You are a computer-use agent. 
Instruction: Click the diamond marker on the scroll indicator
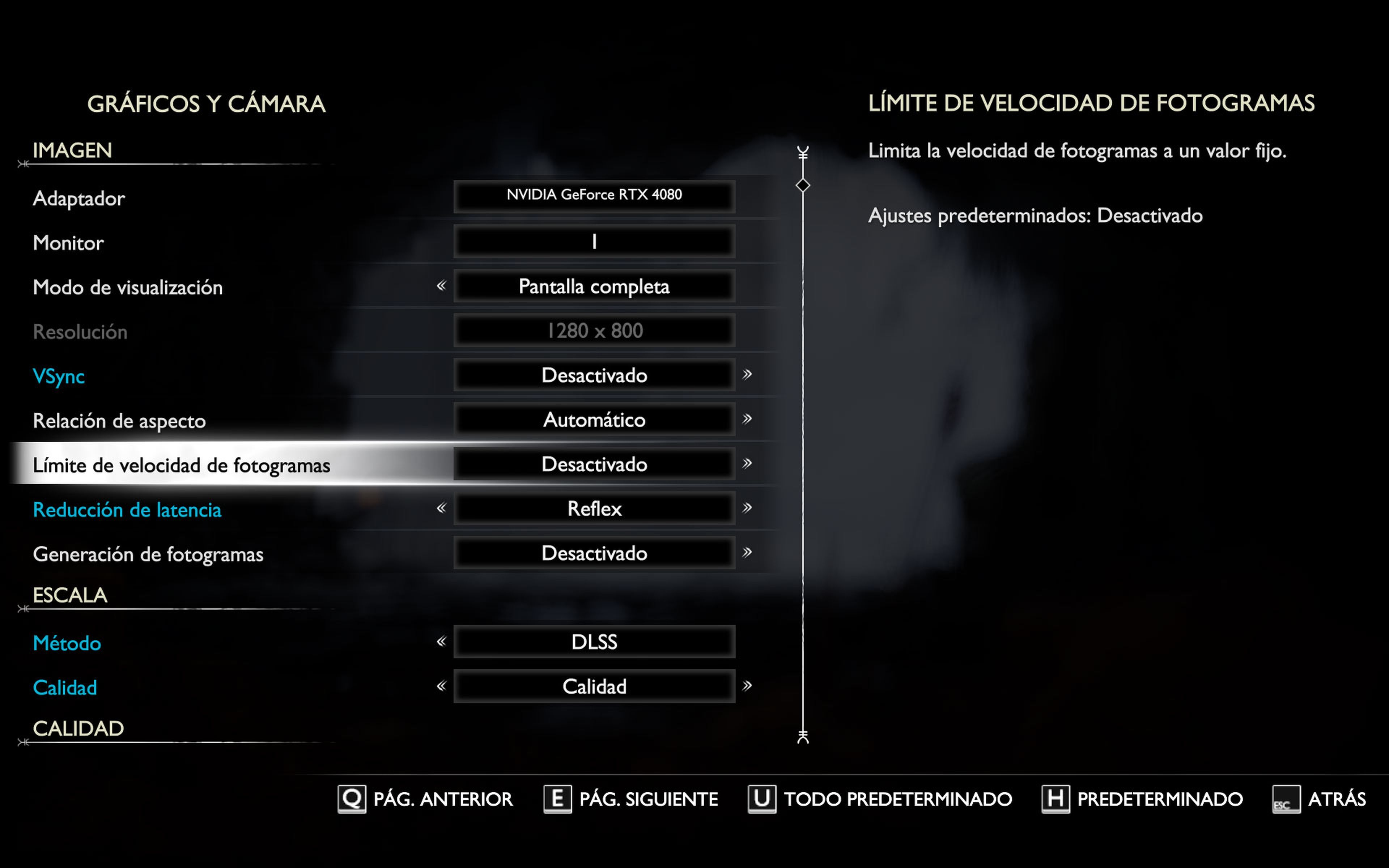(802, 185)
